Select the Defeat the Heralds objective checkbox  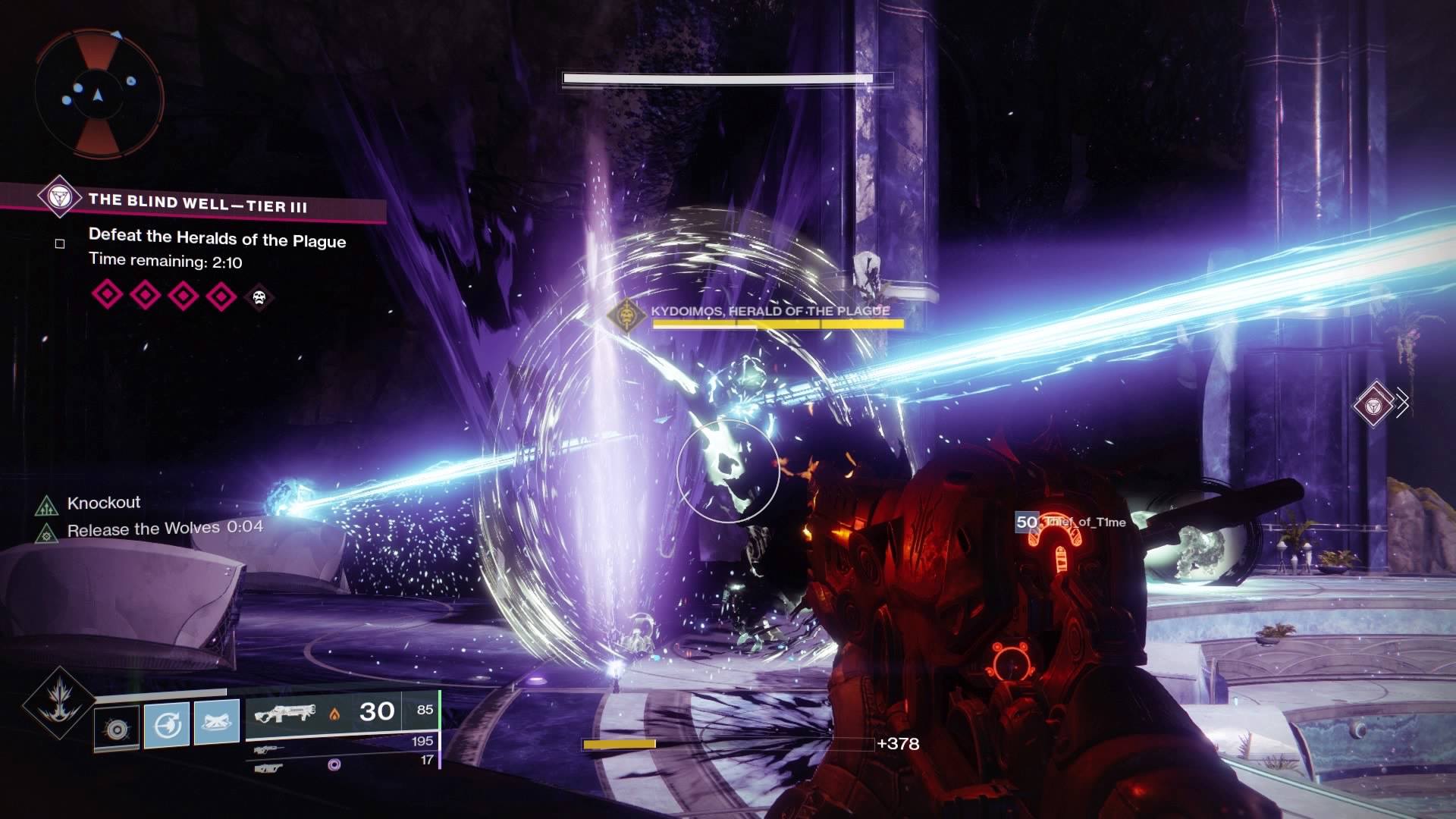coord(60,243)
